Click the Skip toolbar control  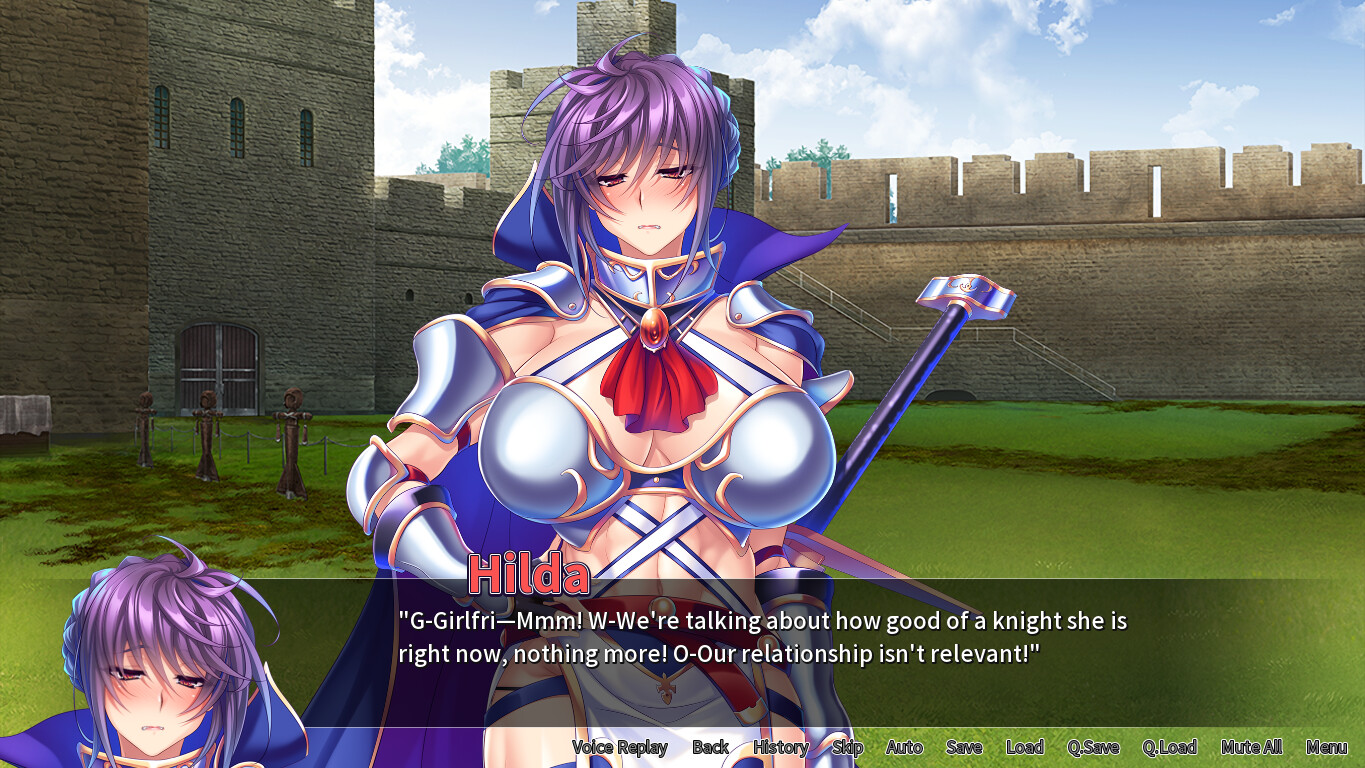click(846, 747)
